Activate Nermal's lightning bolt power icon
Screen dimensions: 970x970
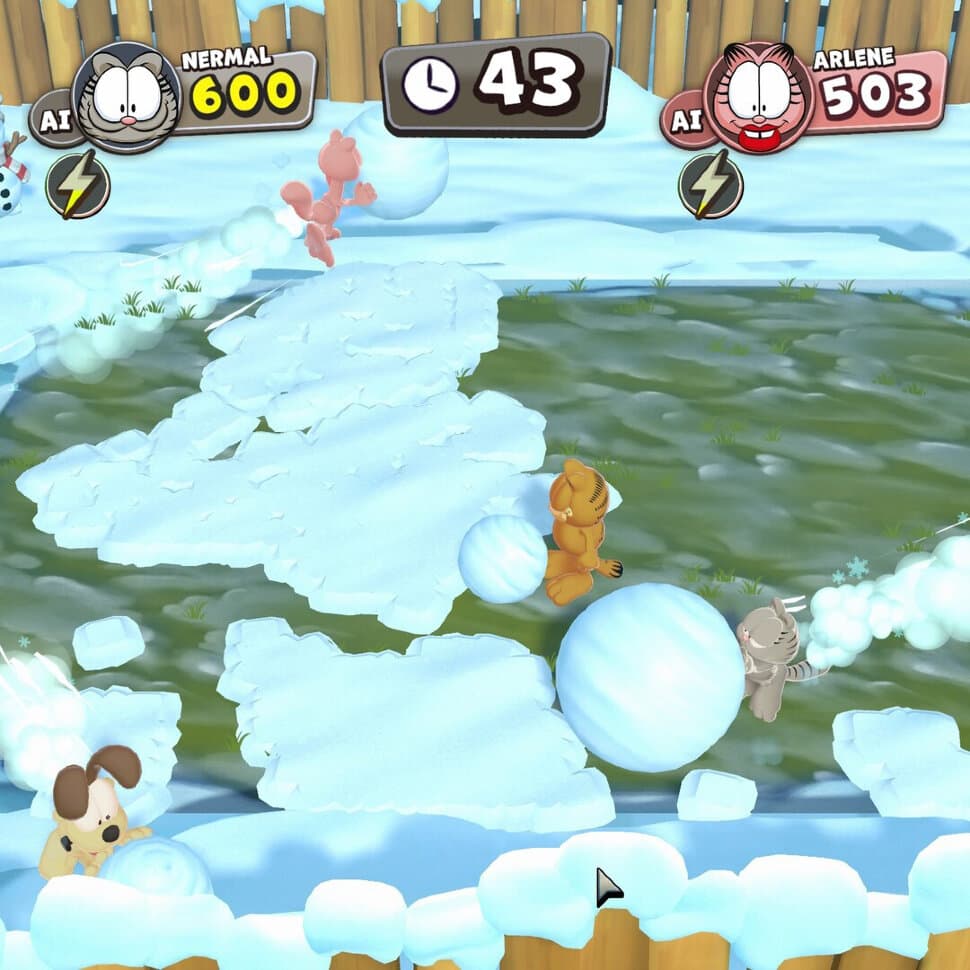tap(78, 184)
